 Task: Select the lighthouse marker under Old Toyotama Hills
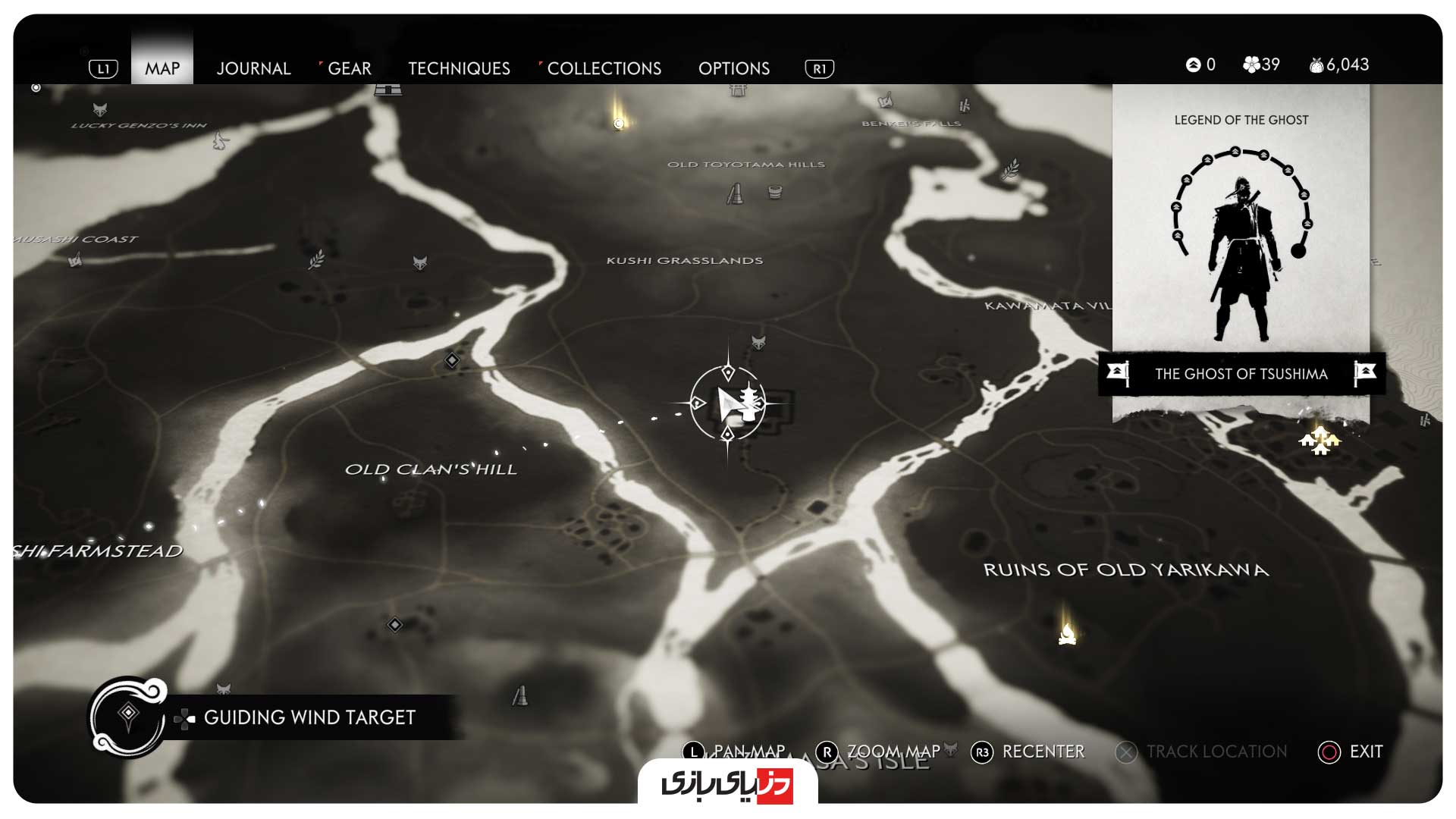pos(735,194)
